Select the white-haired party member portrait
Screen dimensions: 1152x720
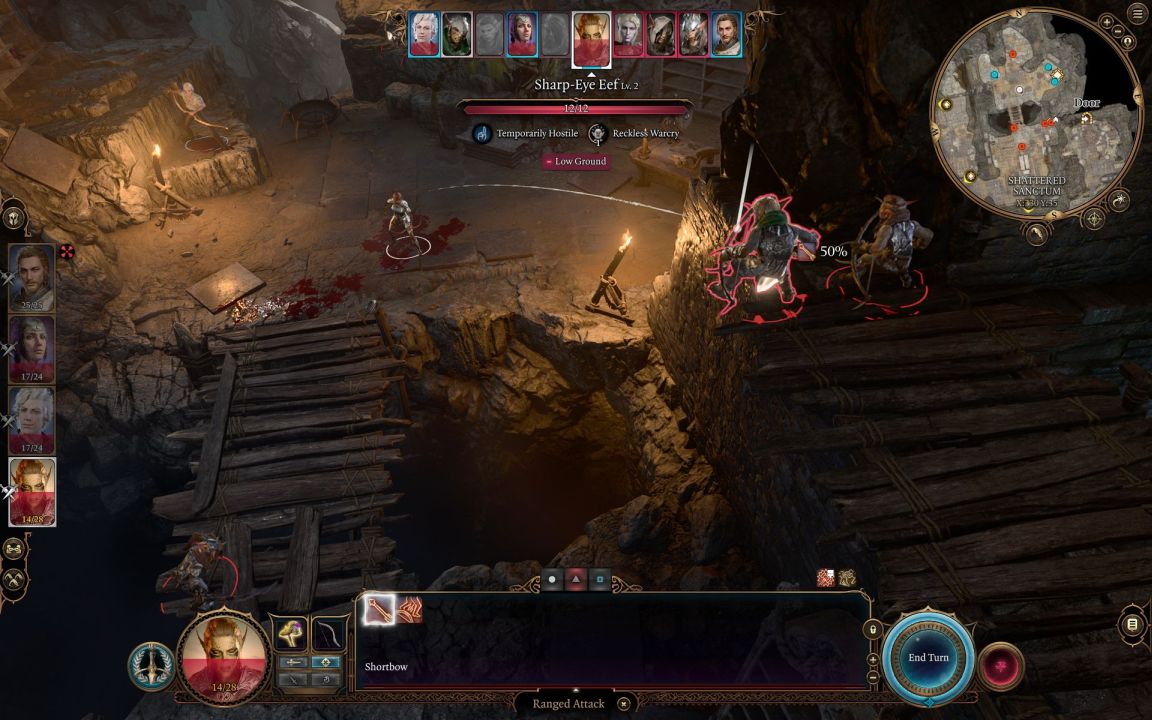click(32, 421)
